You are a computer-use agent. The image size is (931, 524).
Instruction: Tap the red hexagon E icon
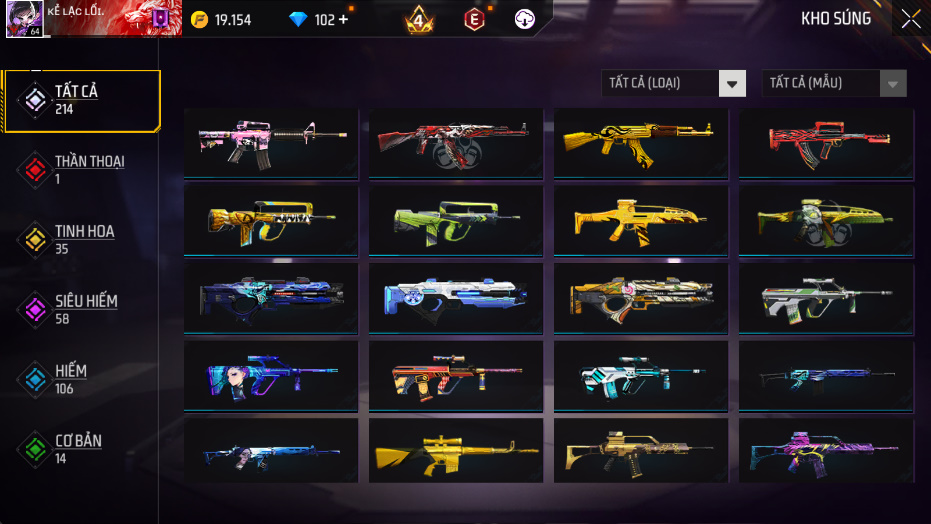[x=474, y=19]
